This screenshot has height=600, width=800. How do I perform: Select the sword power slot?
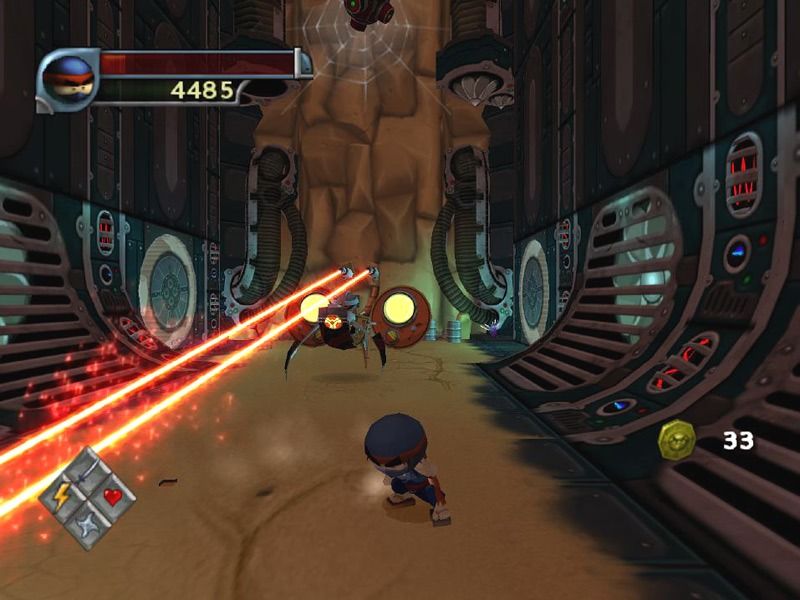click(87, 470)
